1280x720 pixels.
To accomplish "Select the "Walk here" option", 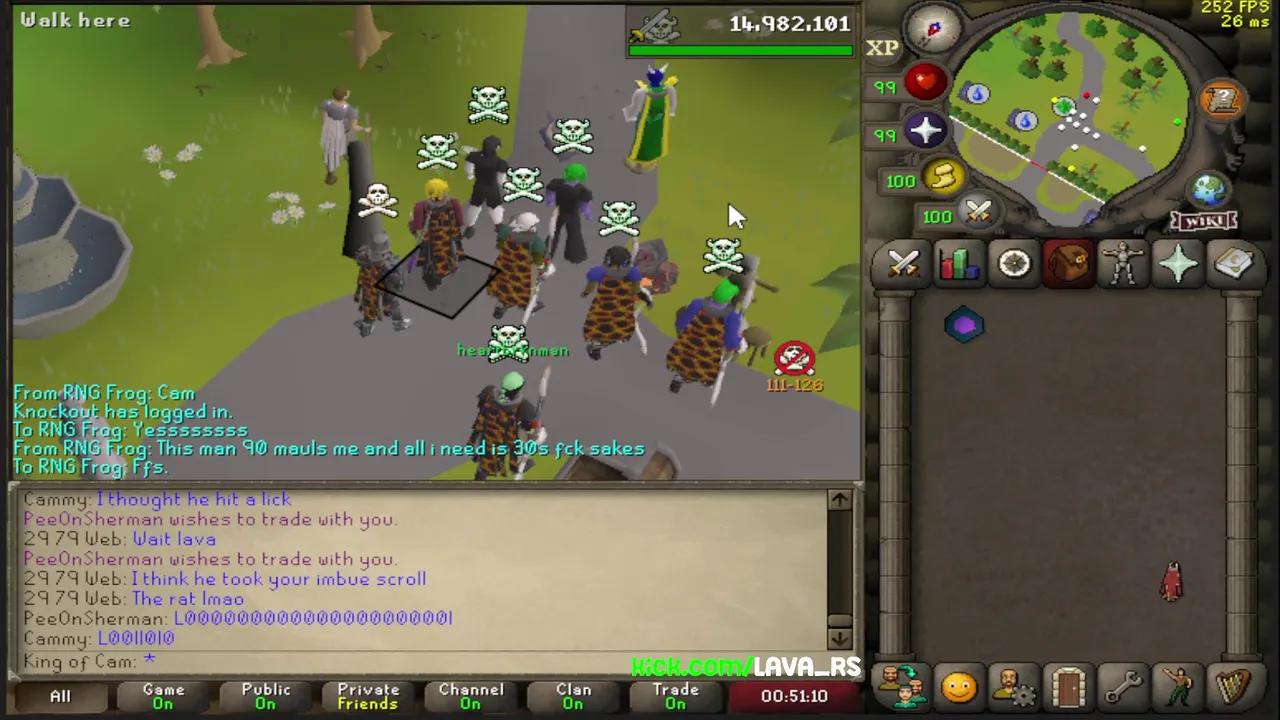I will click(75, 20).
